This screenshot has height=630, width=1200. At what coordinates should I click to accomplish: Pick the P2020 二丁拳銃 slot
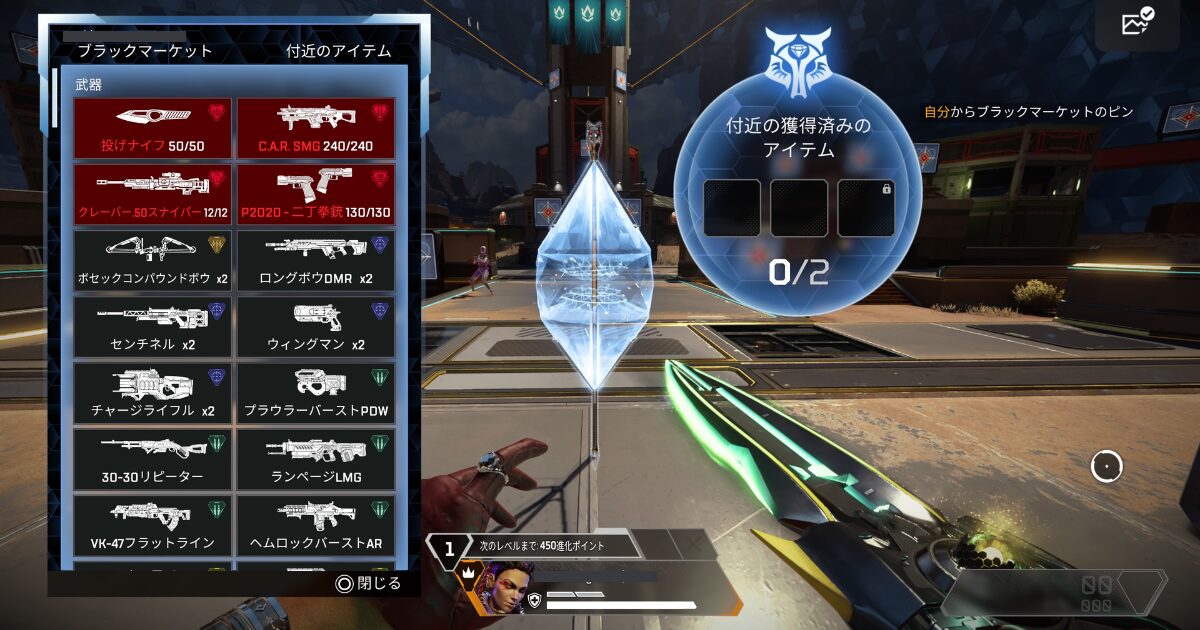pos(316,194)
